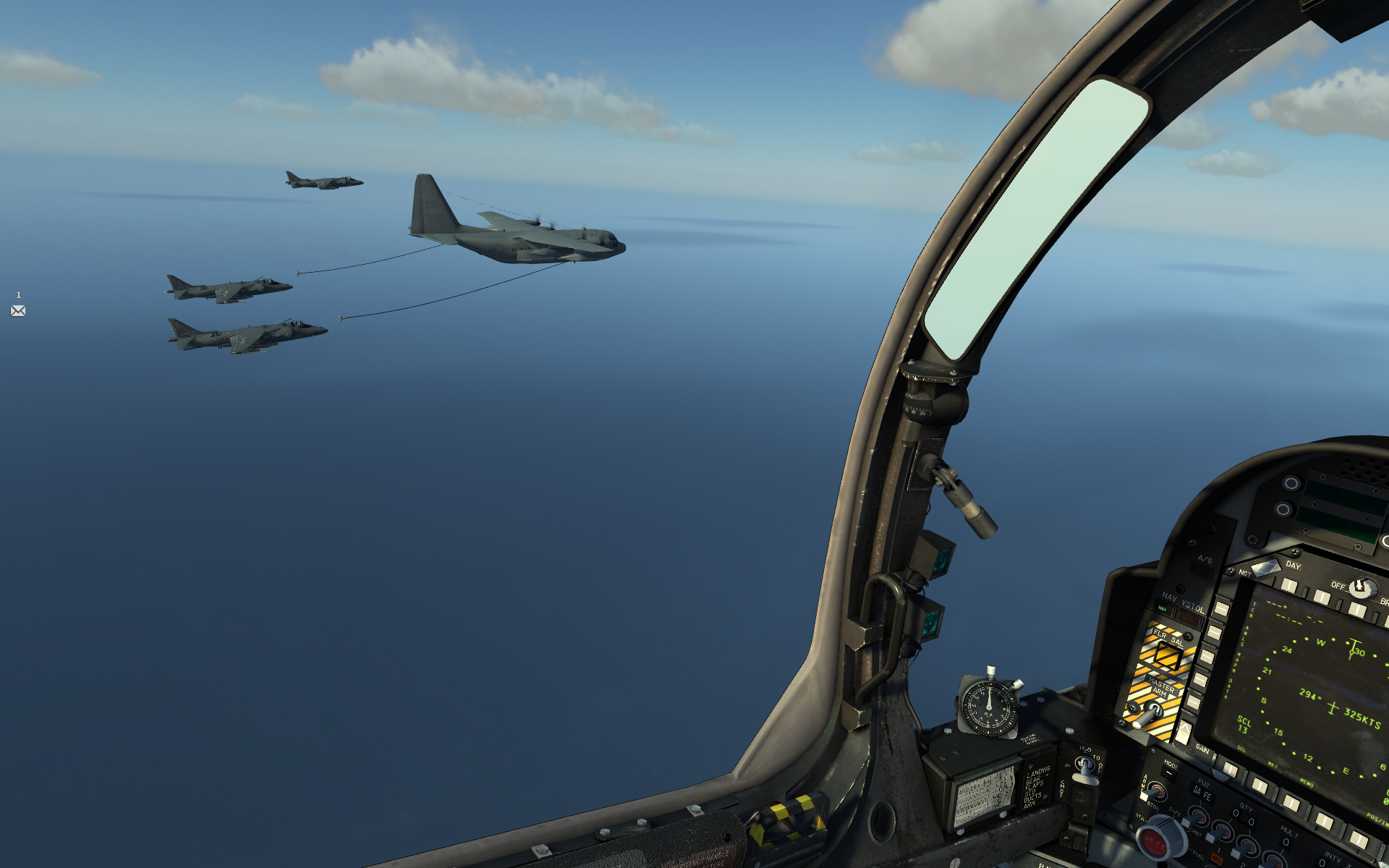Click the stopwatch clock top knob
Image resolution: width=1389 pixels, height=868 pixels.
tap(991, 671)
